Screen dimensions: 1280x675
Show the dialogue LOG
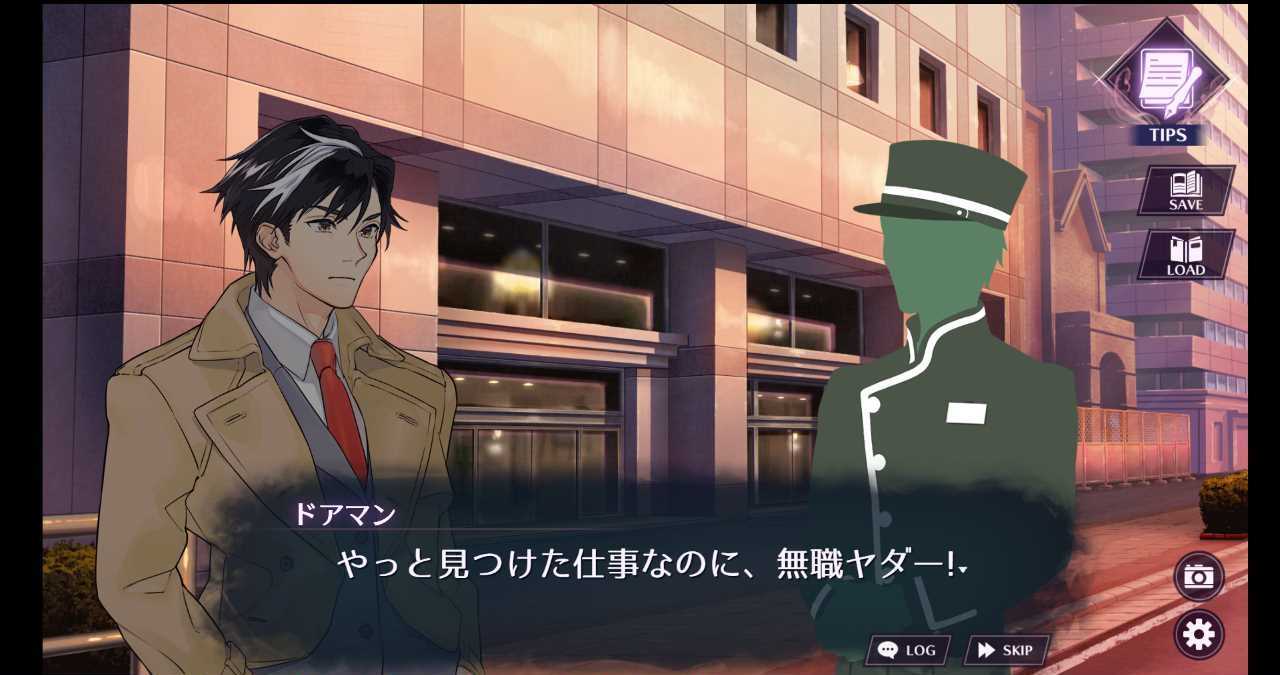(x=907, y=650)
